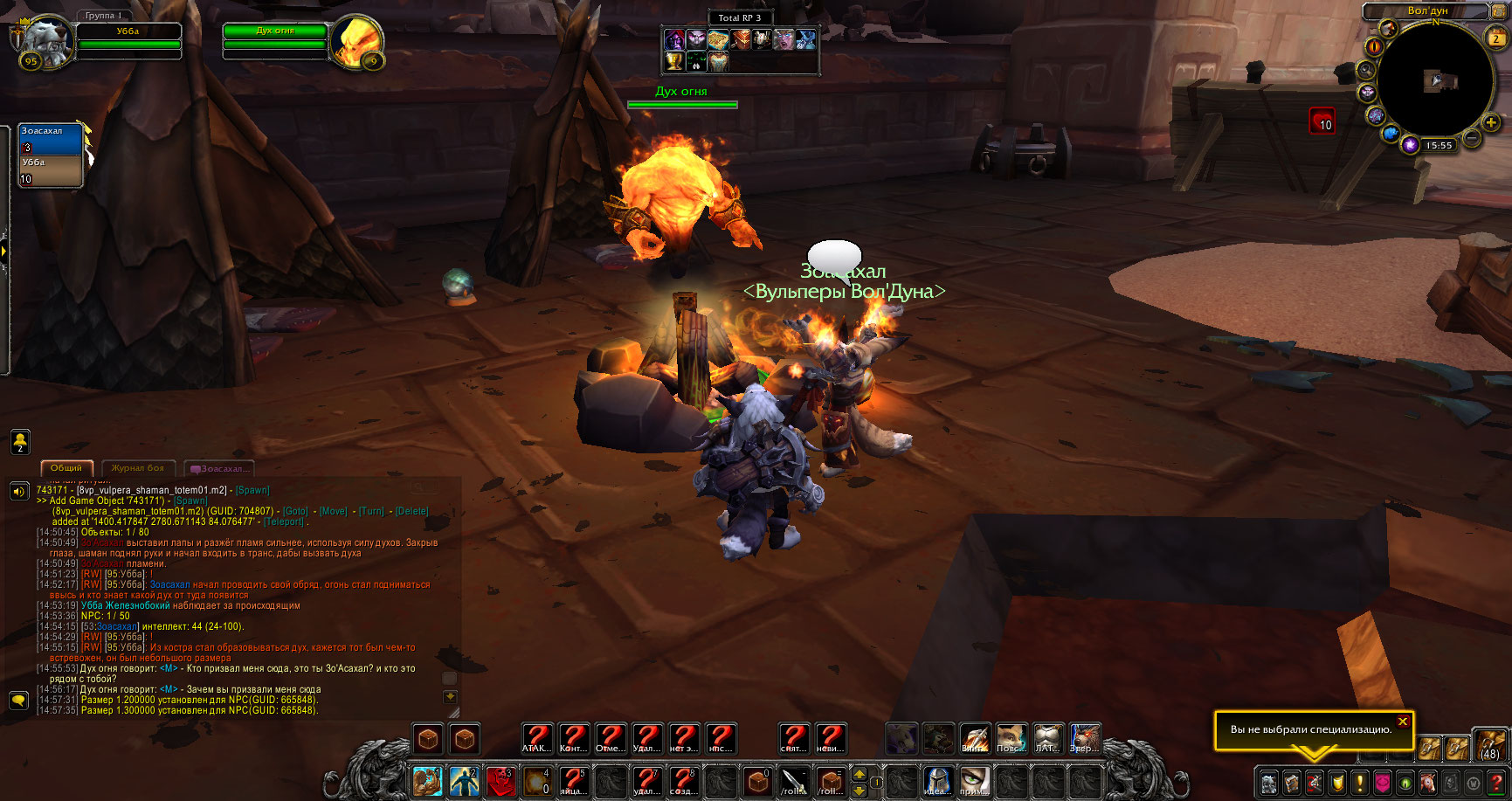Click the /roll sword macro button
1512x801 pixels.
click(794, 780)
